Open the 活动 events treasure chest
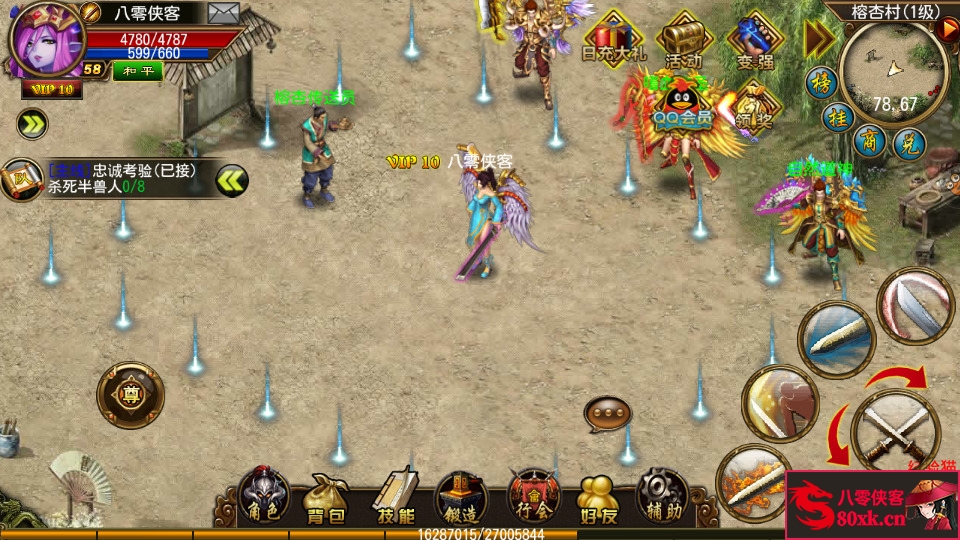 point(684,40)
